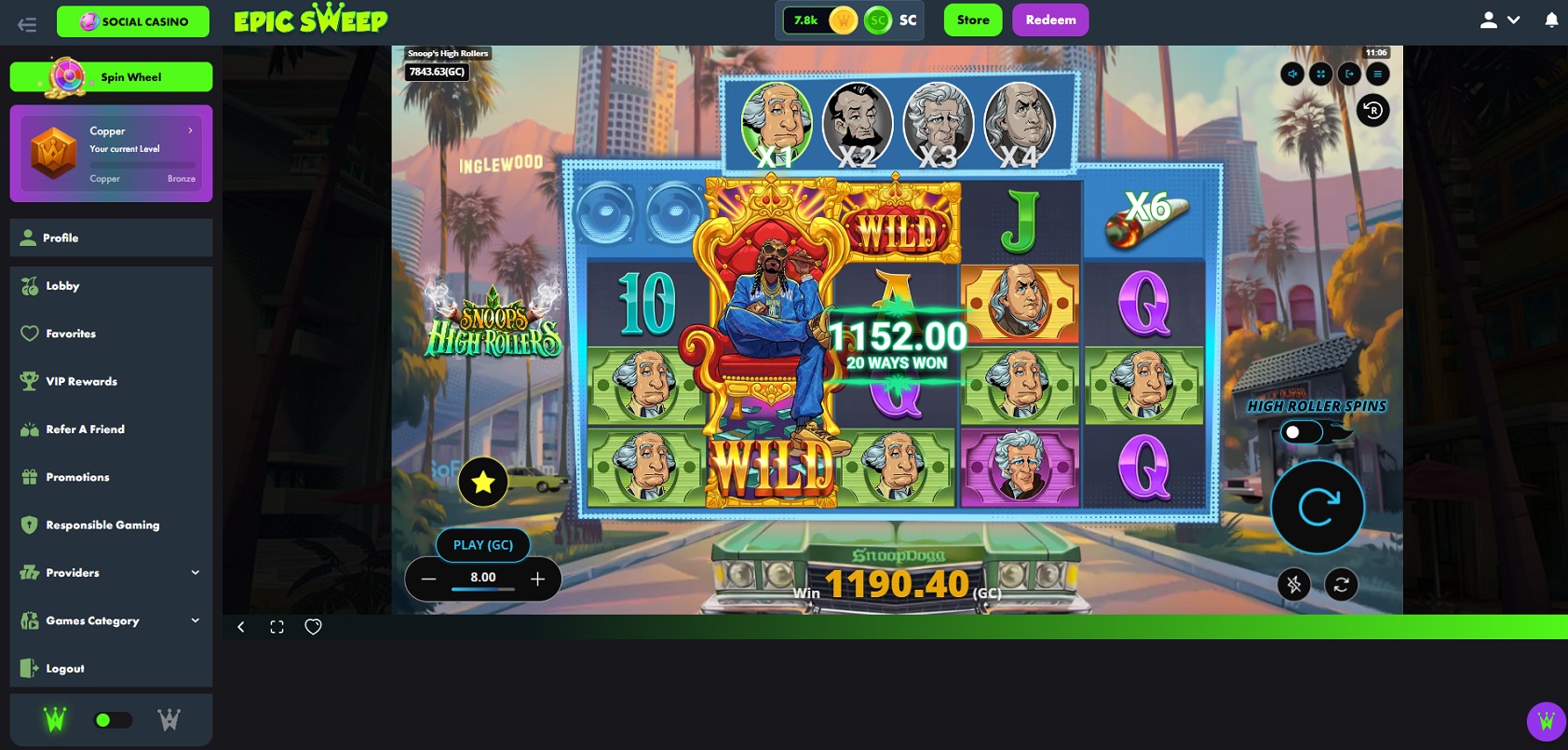Expand the Providers section

[x=110, y=572]
